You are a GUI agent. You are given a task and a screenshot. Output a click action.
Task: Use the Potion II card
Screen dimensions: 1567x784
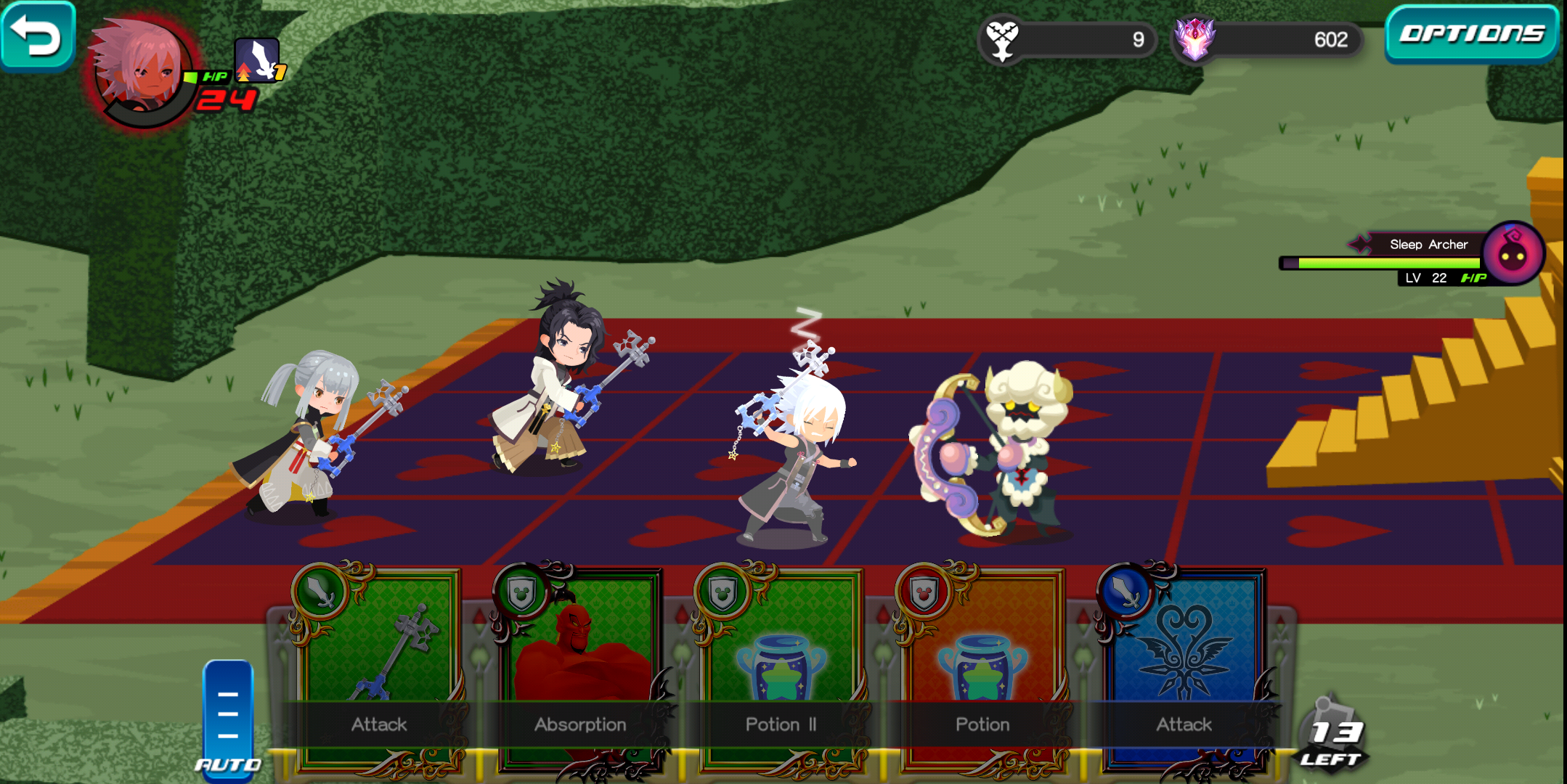click(781, 668)
